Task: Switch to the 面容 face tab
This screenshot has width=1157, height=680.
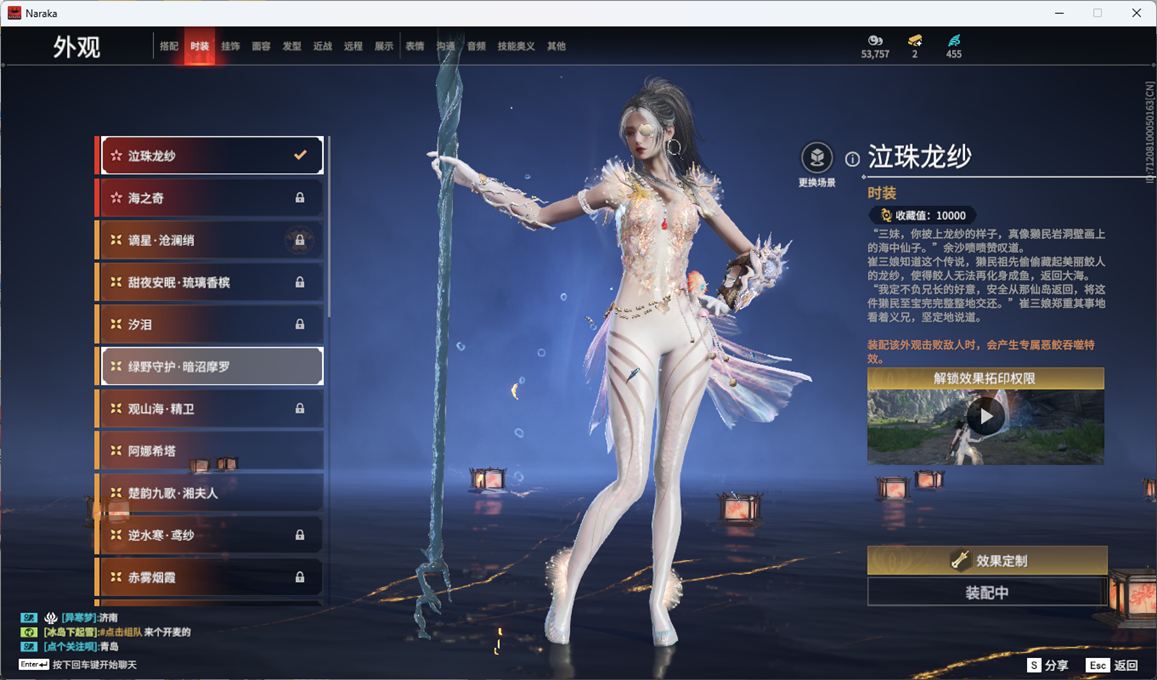Action: click(261, 47)
